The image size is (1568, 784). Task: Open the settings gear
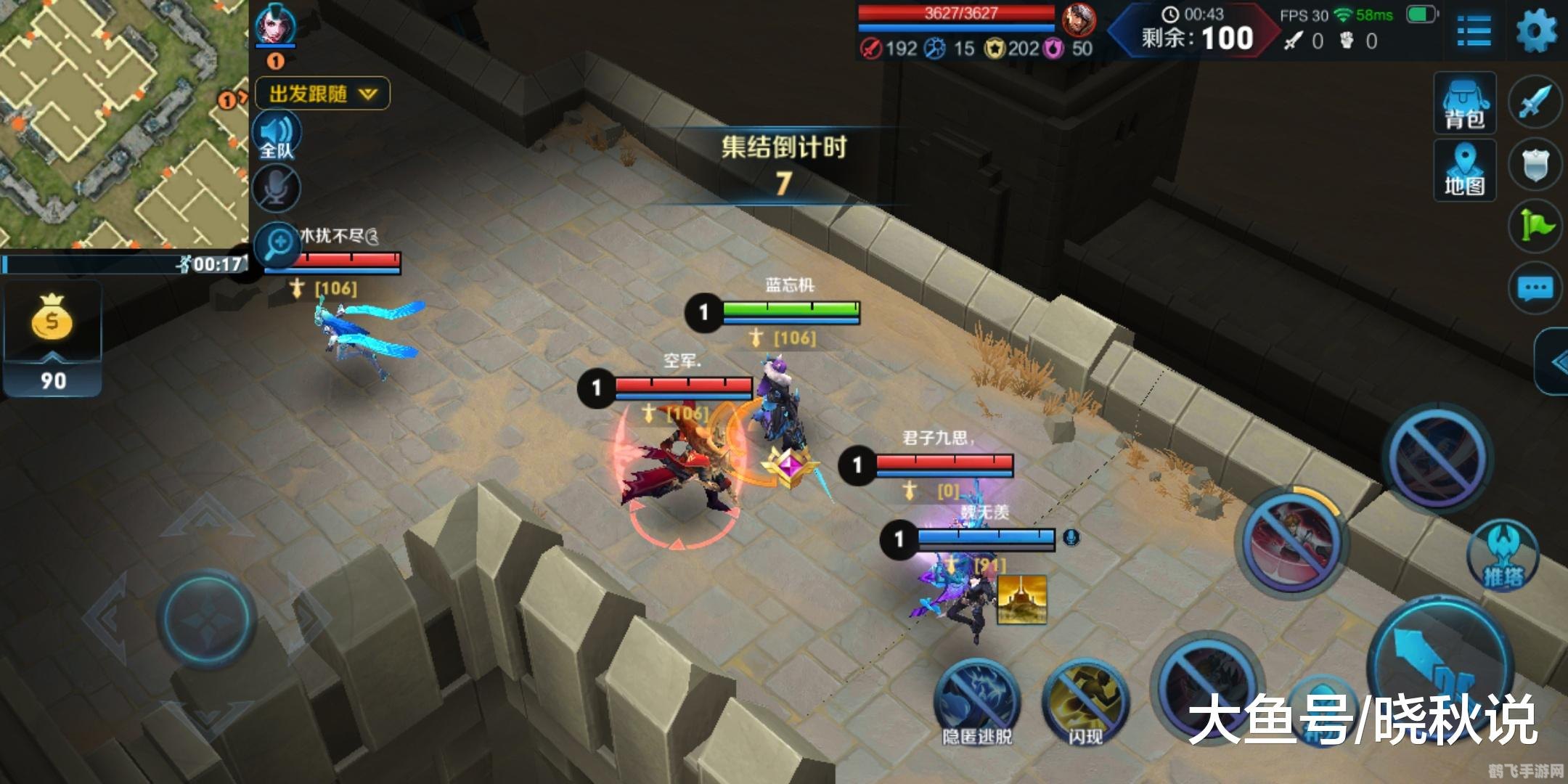coord(1537,30)
